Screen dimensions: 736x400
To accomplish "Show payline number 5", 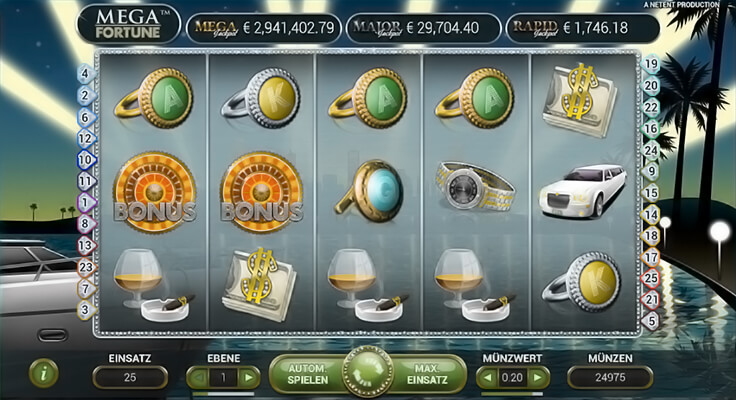I will (x=651, y=320).
